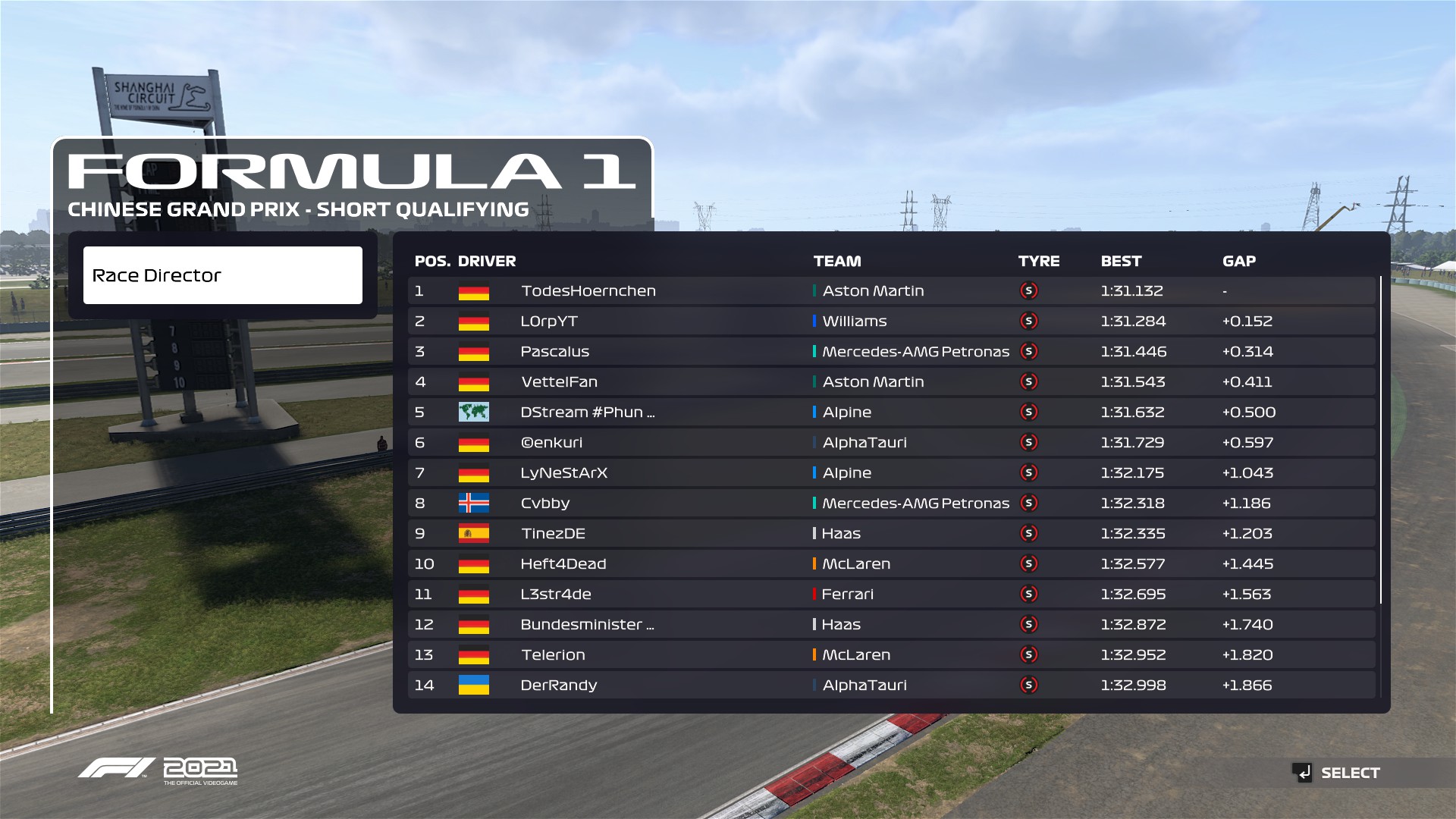Pick Telerion in the results list

click(553, 655)
